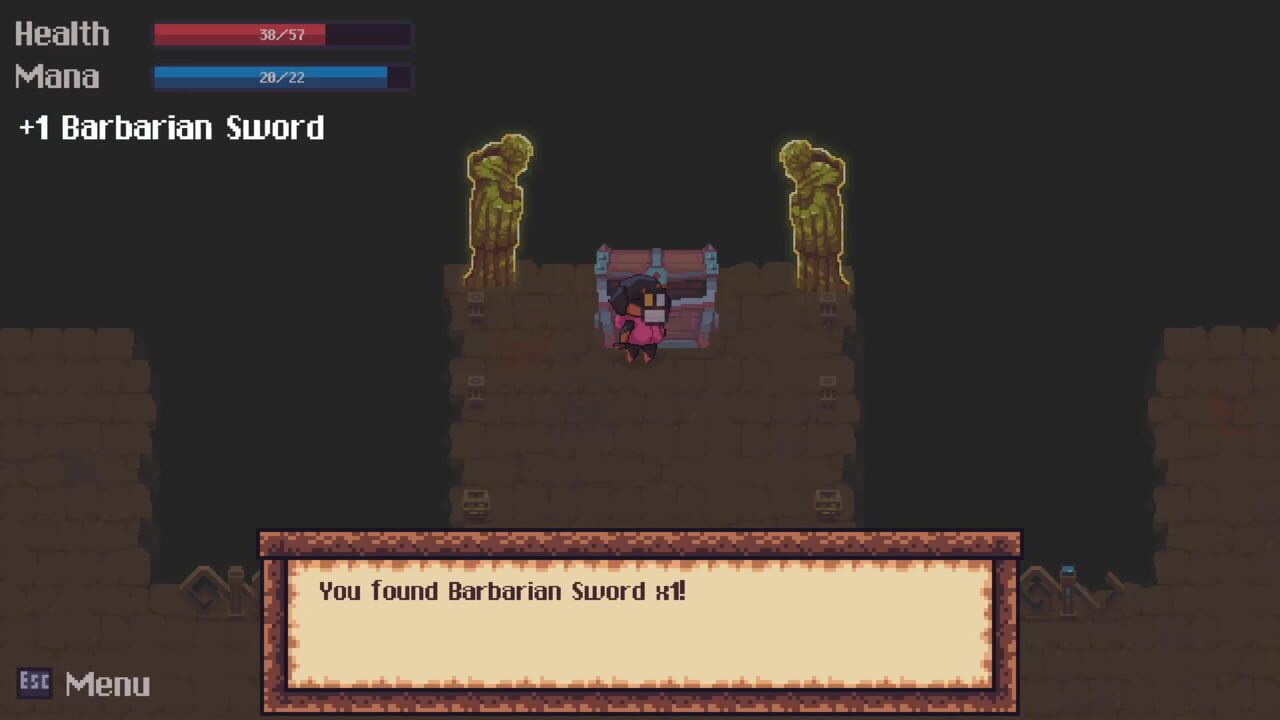Viewport: 1280px width, 720px height.
Task: Open the Menu via the Menu text
Action: click(107, 683)
